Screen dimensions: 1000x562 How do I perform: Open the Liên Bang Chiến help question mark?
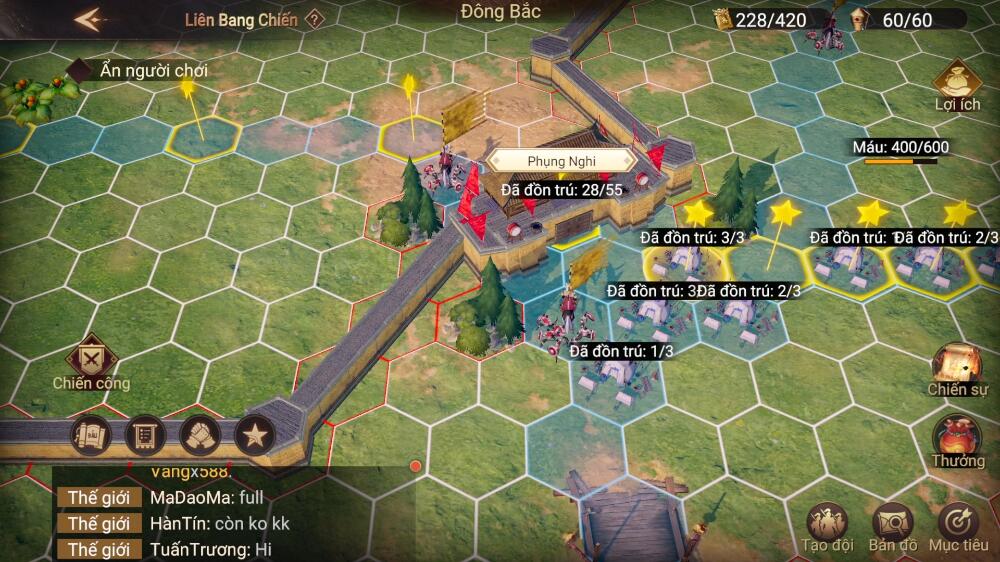[314, 19]
